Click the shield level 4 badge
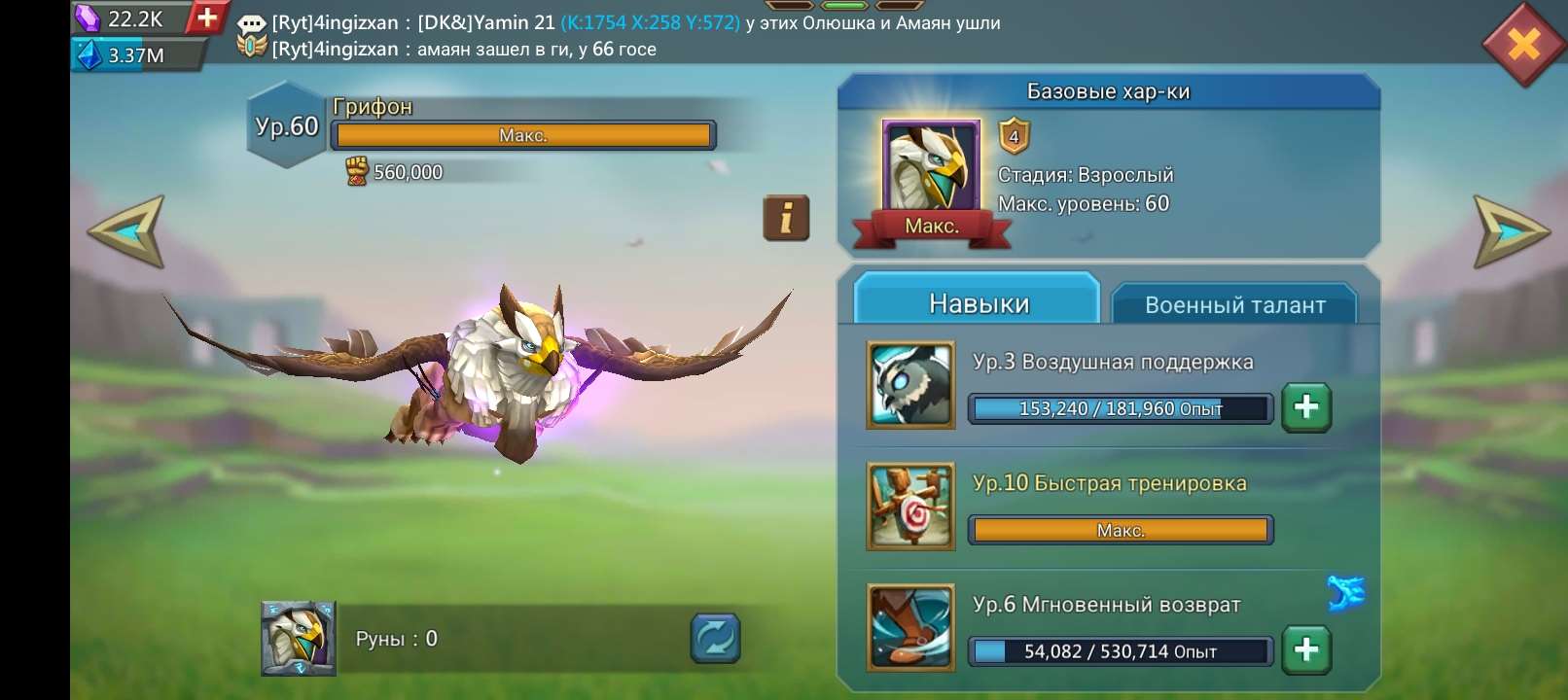This screenshot has height=700, width=1568. (1013, 138)
